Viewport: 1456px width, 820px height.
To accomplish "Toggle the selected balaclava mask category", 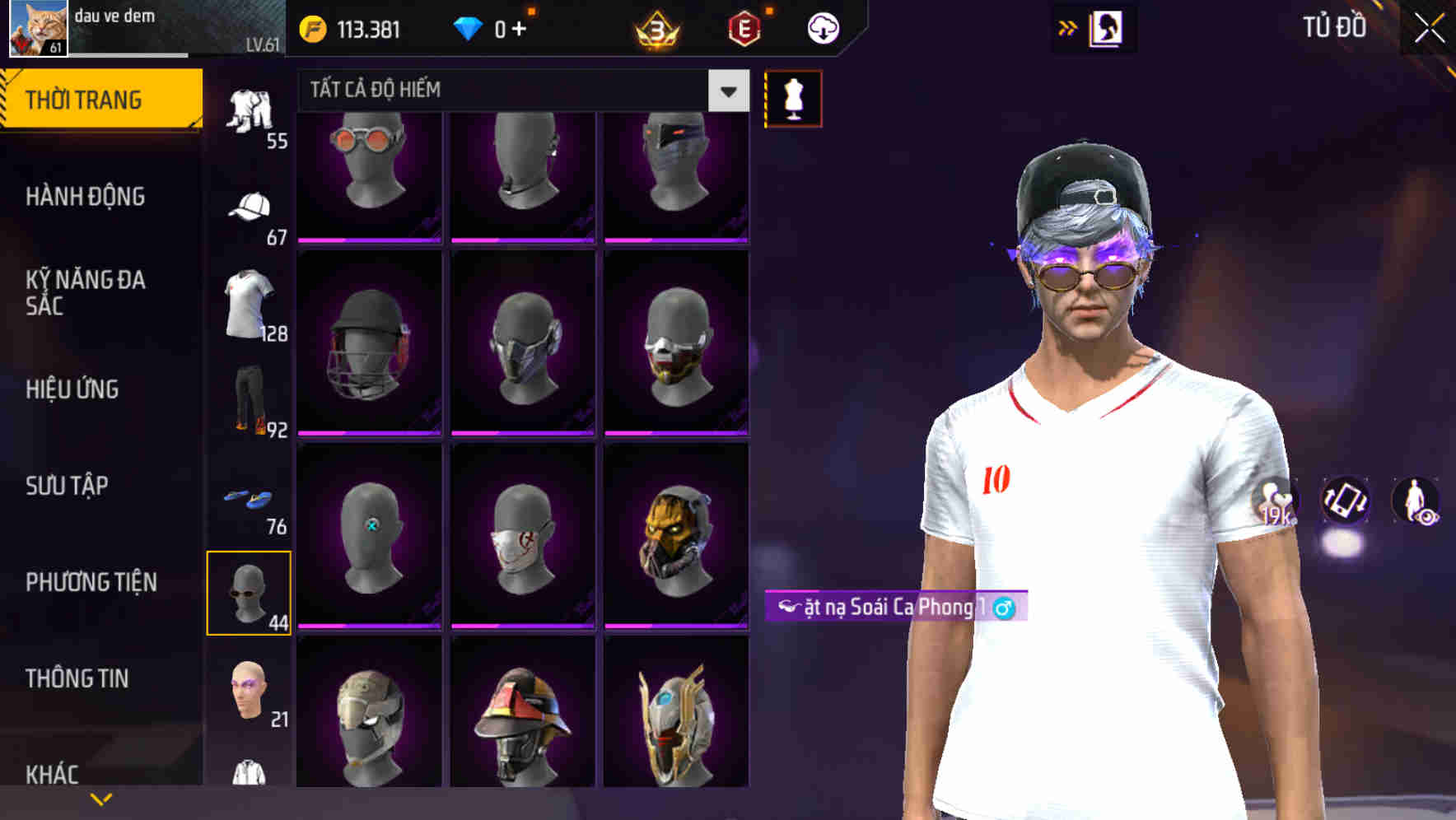I will coord(250,591).
